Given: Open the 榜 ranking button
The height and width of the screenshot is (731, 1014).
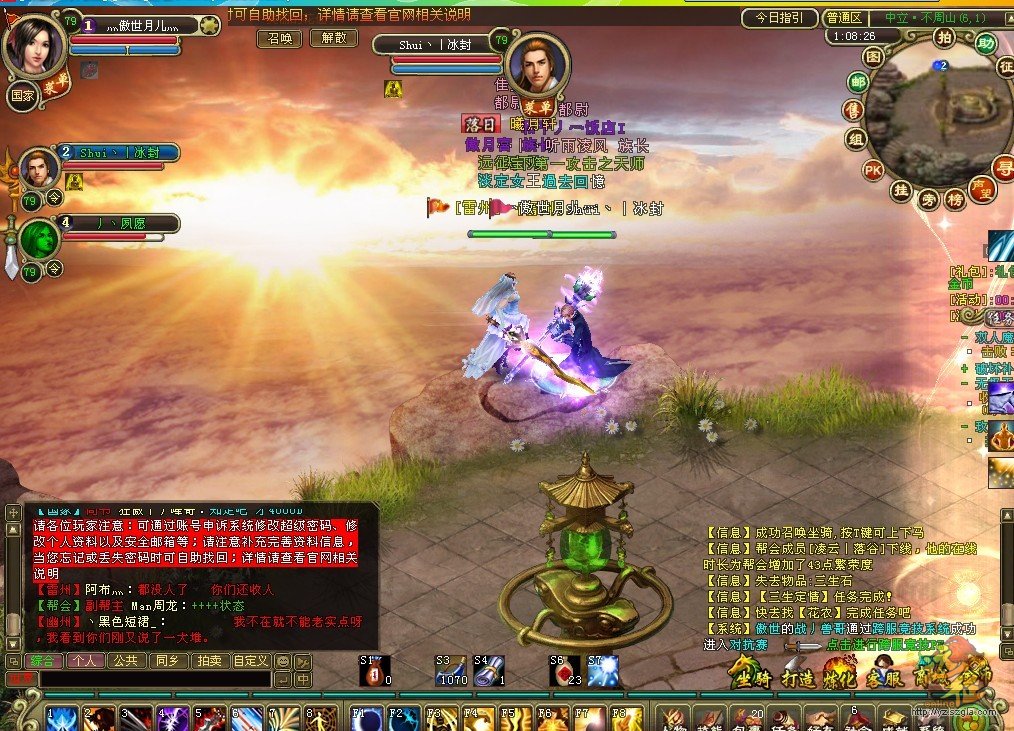Looking at the screenshot, I should click(955, 198).
